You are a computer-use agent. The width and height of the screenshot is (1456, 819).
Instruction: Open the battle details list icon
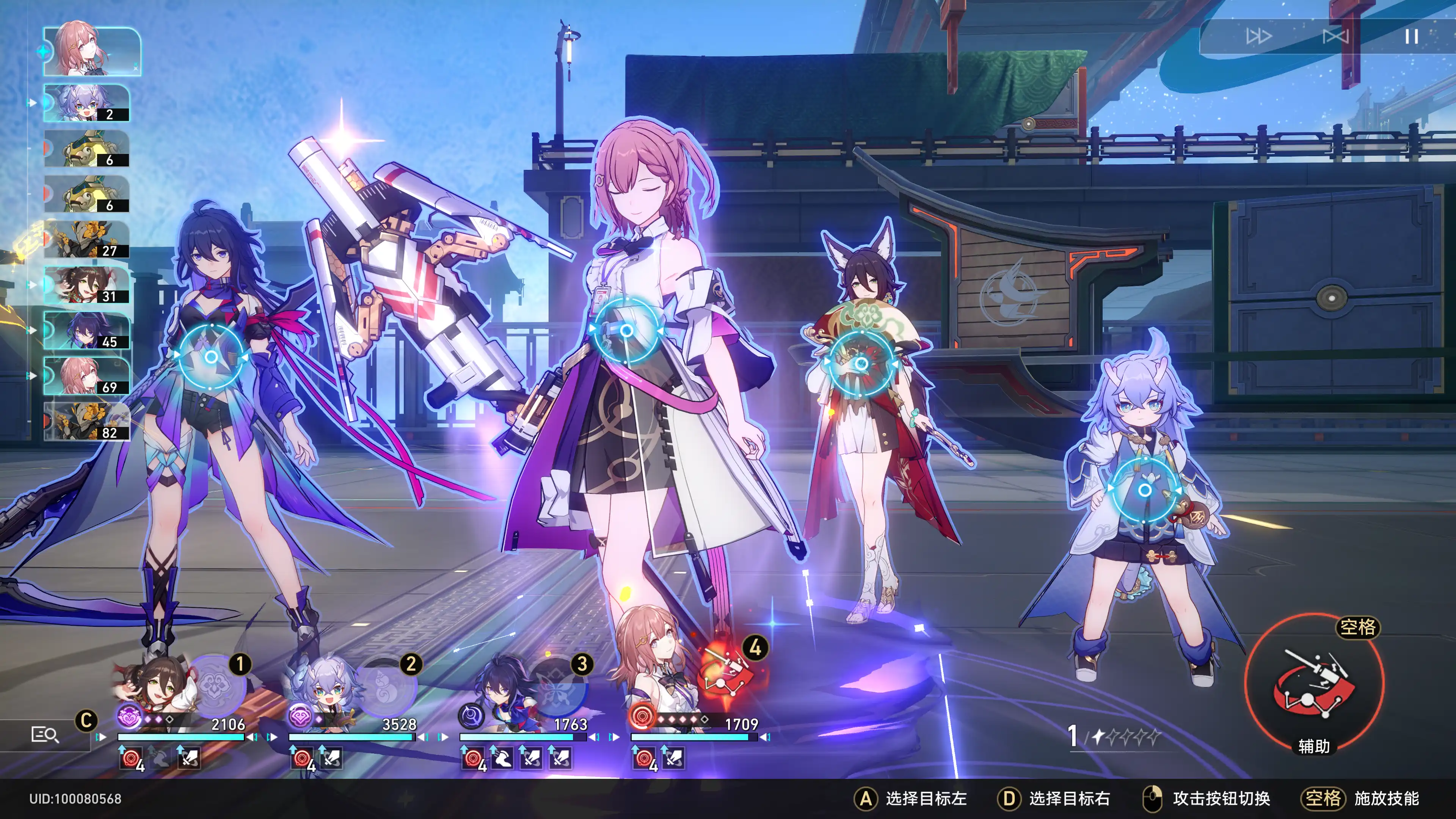coord(44,734)
